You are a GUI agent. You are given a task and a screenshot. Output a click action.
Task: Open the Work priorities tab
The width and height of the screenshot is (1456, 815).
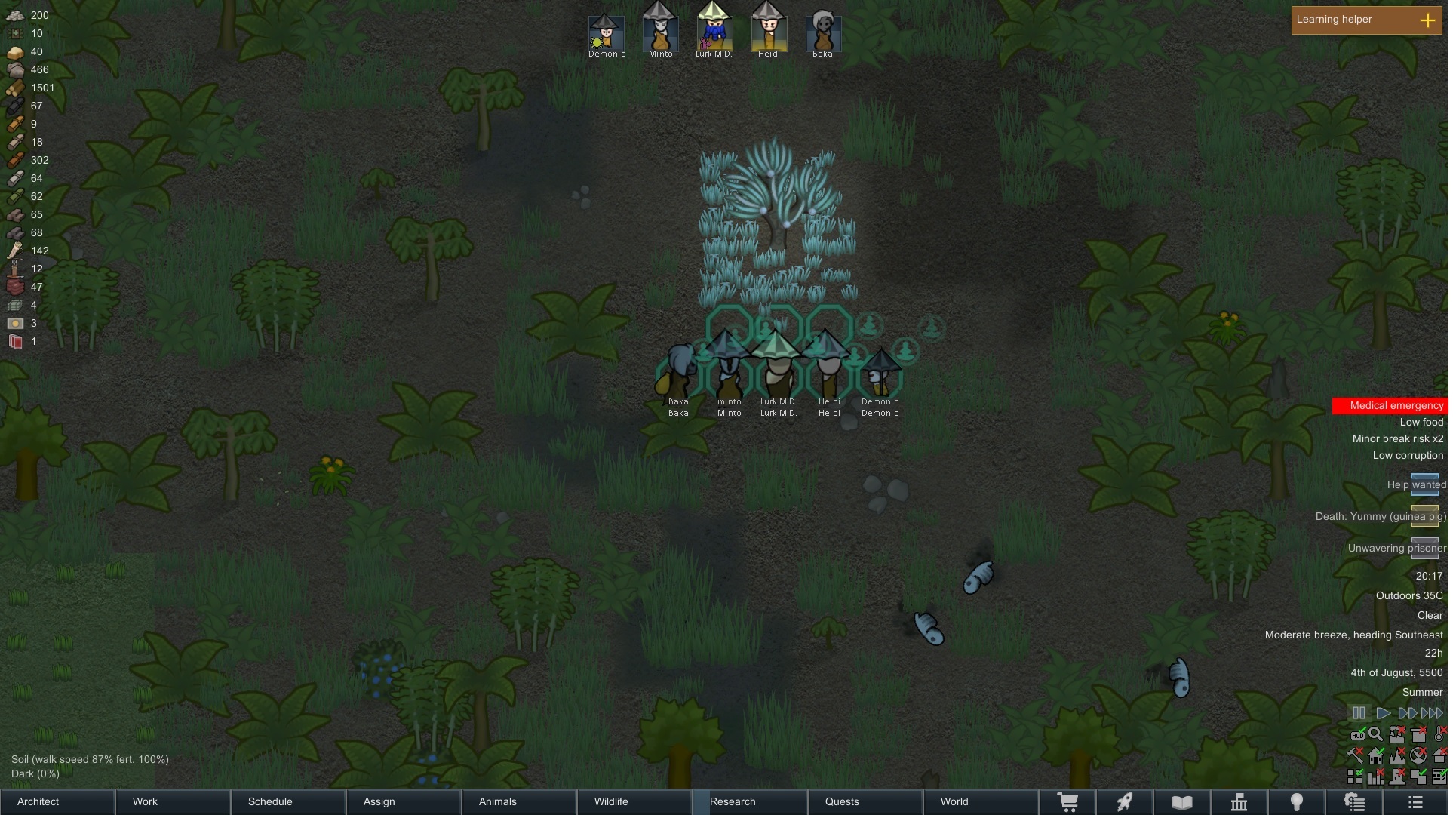[174, 801]
